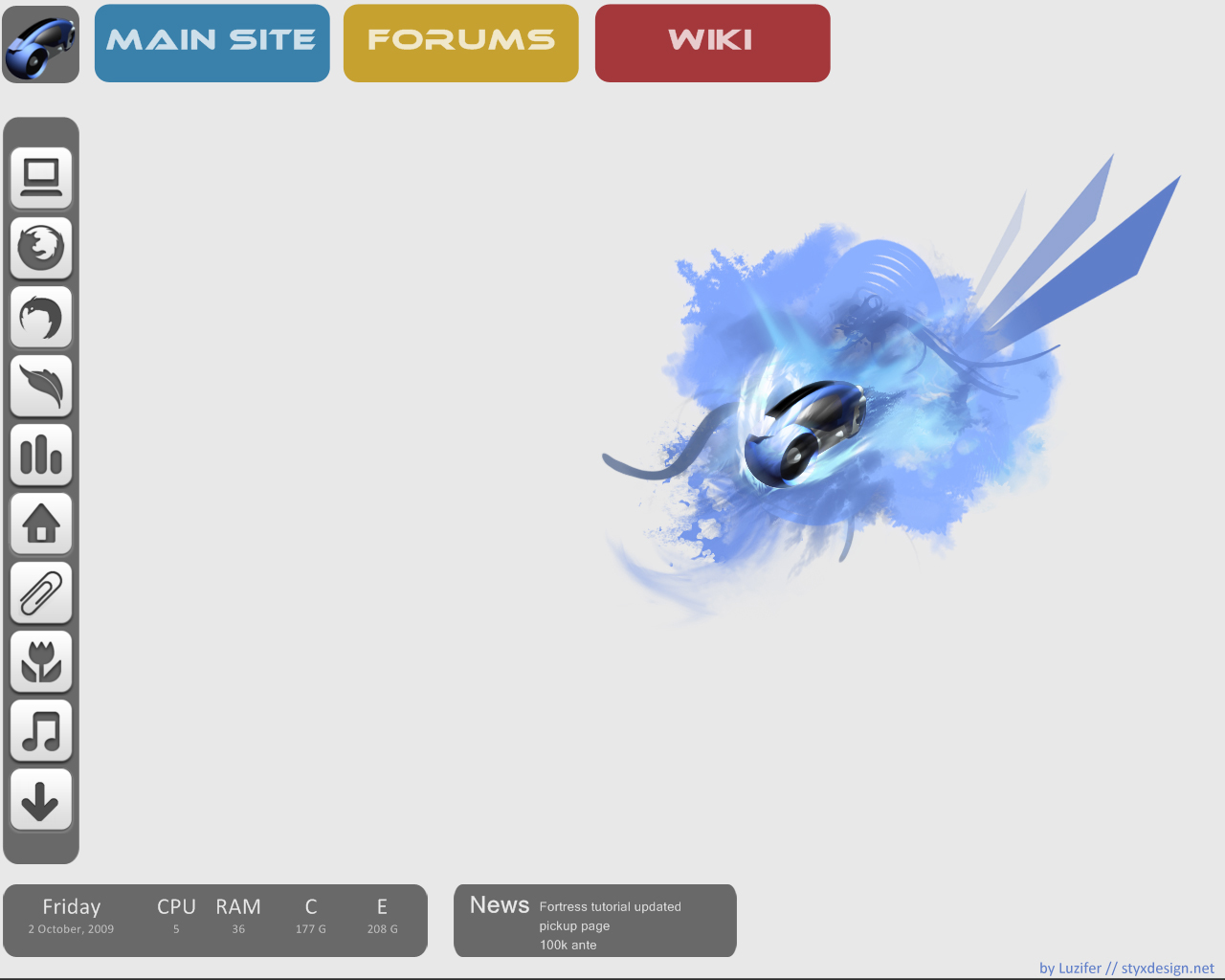Open the computer monitor dock icon
This screenshot has height=980, width=1225.
[x=41, y=178]
